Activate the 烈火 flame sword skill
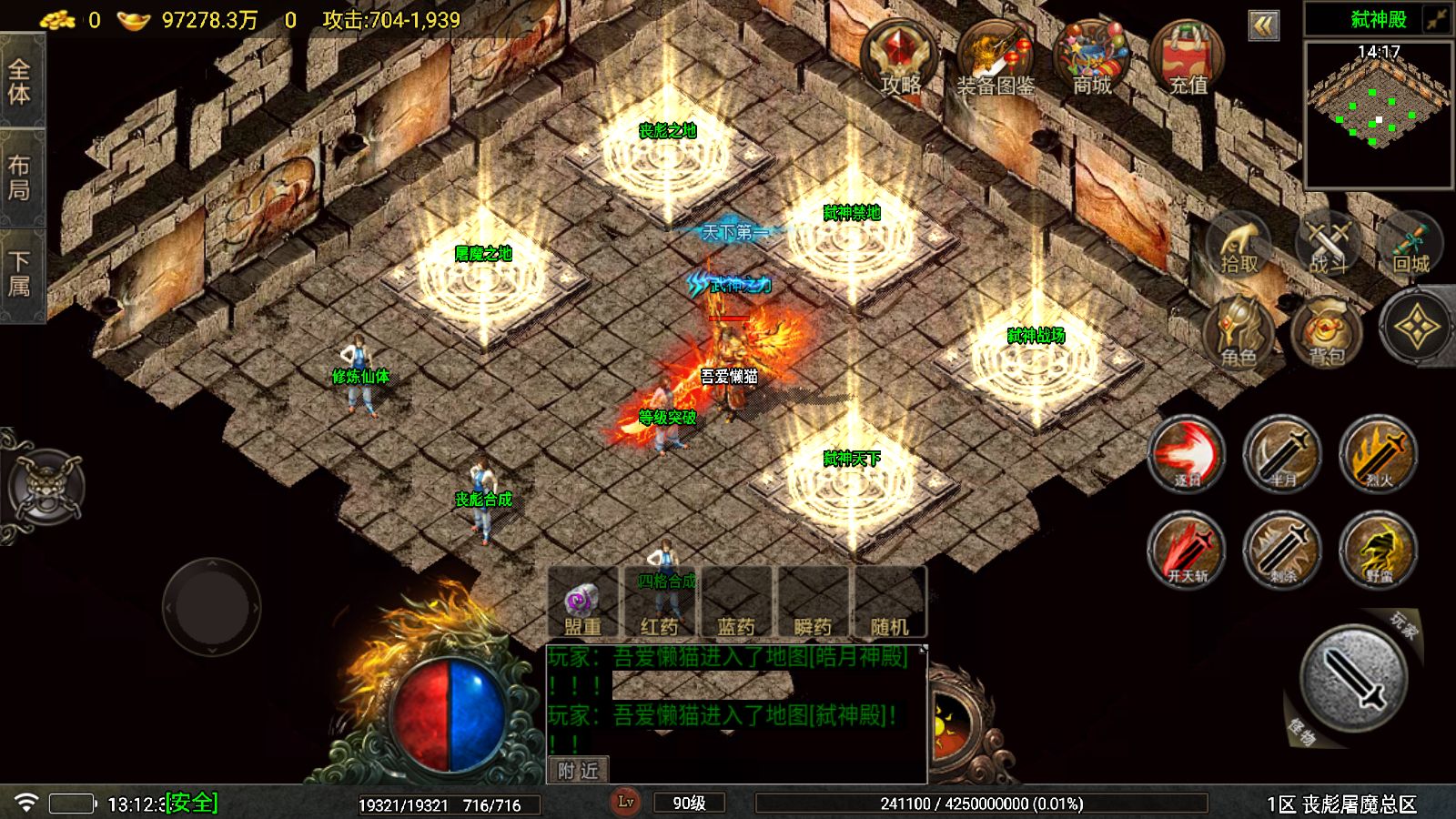The height and width of the screenshot is (819, 1456). (x=1378, y=453)
